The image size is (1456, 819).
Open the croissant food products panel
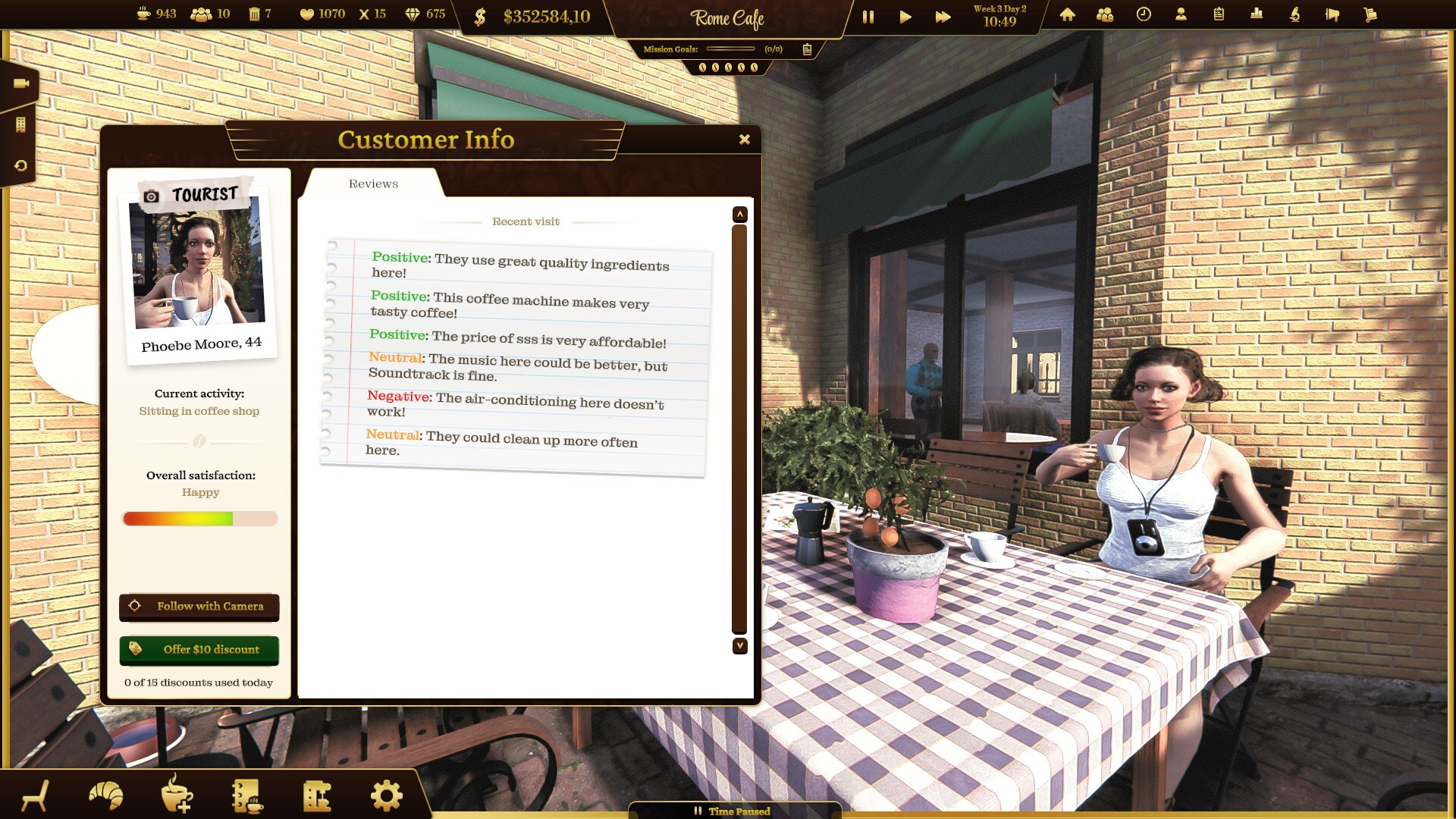click(x=106, y=794)
